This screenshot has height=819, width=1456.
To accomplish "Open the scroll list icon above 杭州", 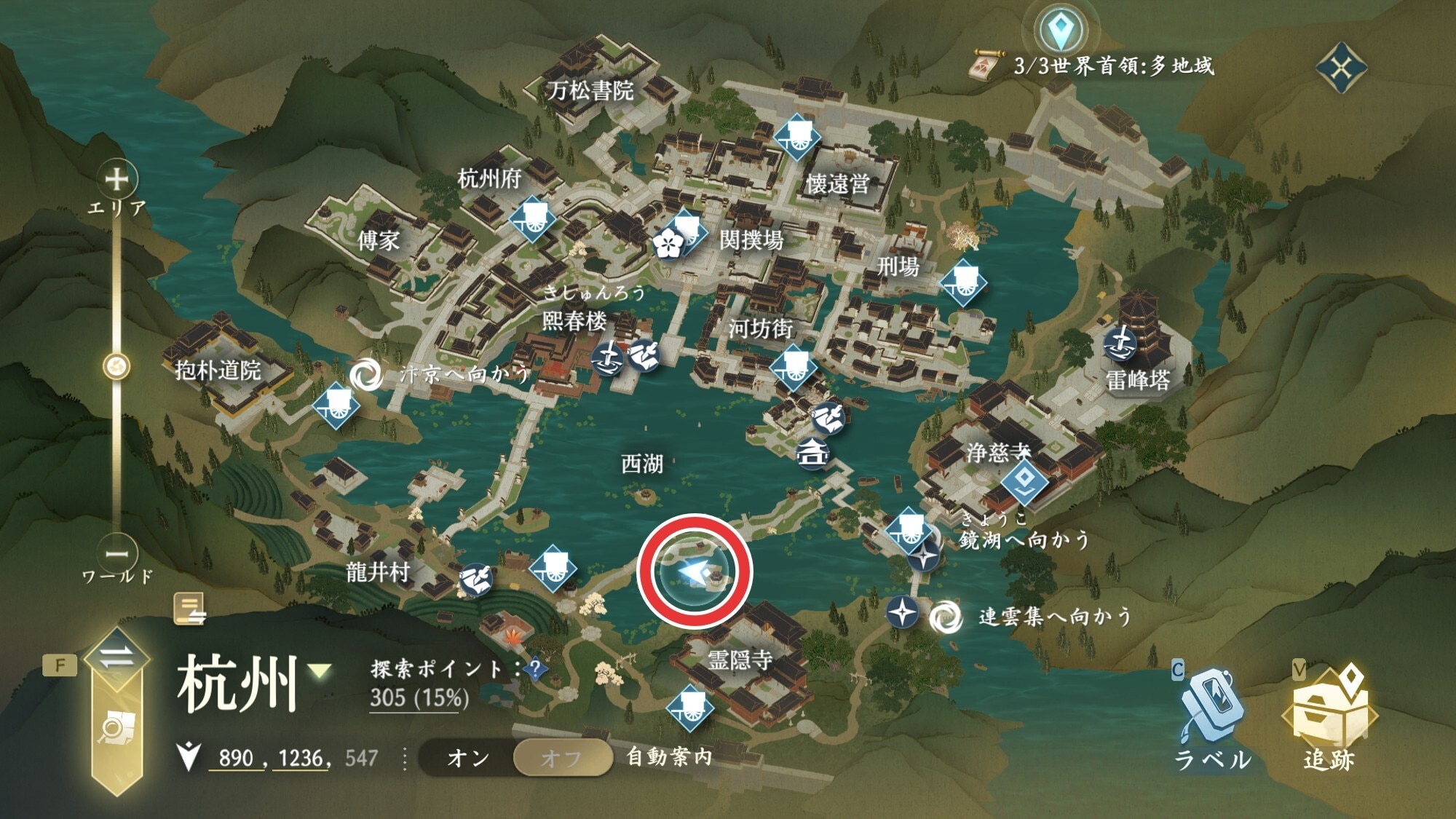I will tap(190, 609).
